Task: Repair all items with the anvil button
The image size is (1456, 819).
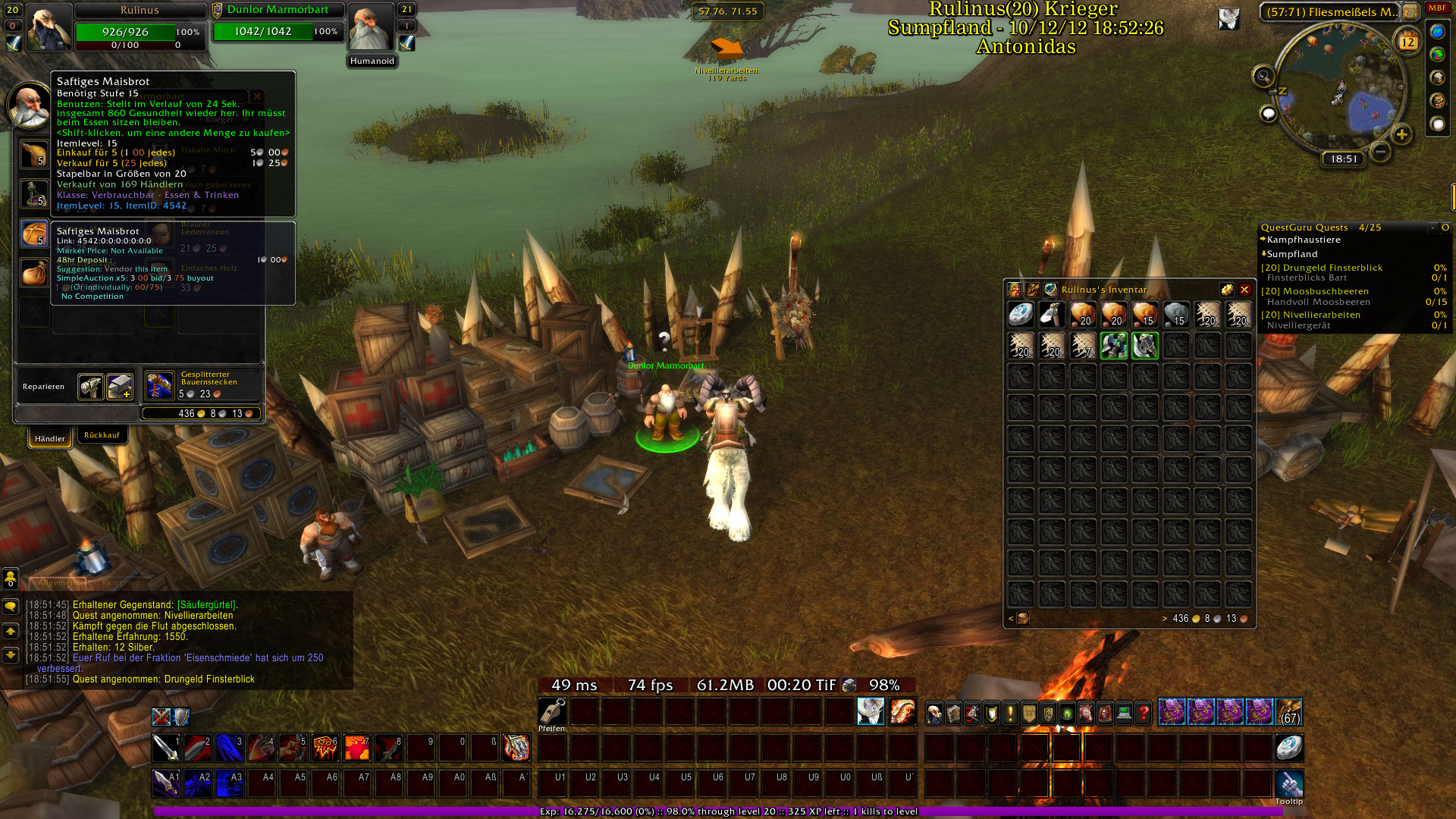Action: [120, 387]
